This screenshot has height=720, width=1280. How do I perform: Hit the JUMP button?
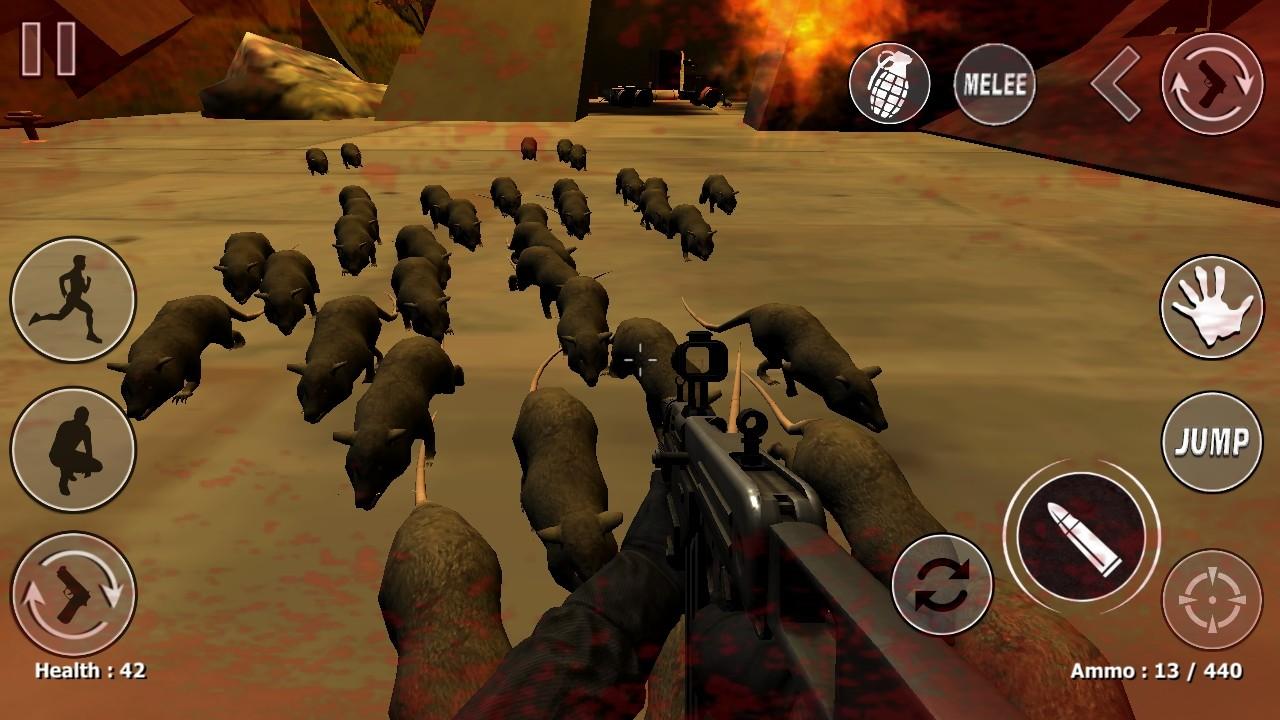[x=1212, y=441]
